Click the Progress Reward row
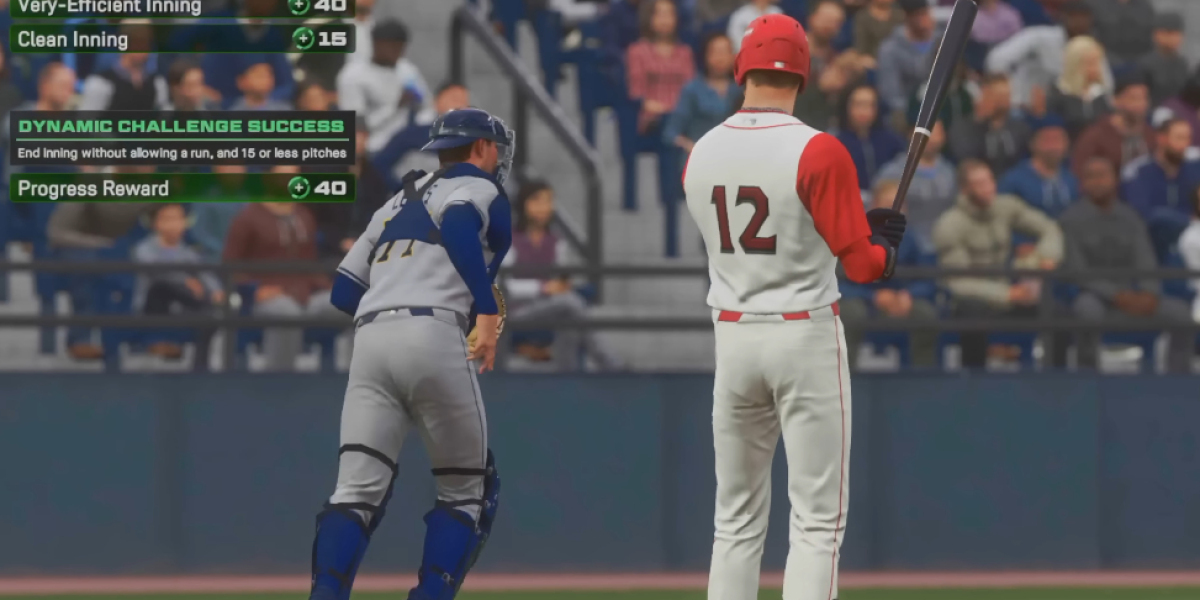Image resolution: width=1200 pixels, height=600 pixels. coord(182,188)
